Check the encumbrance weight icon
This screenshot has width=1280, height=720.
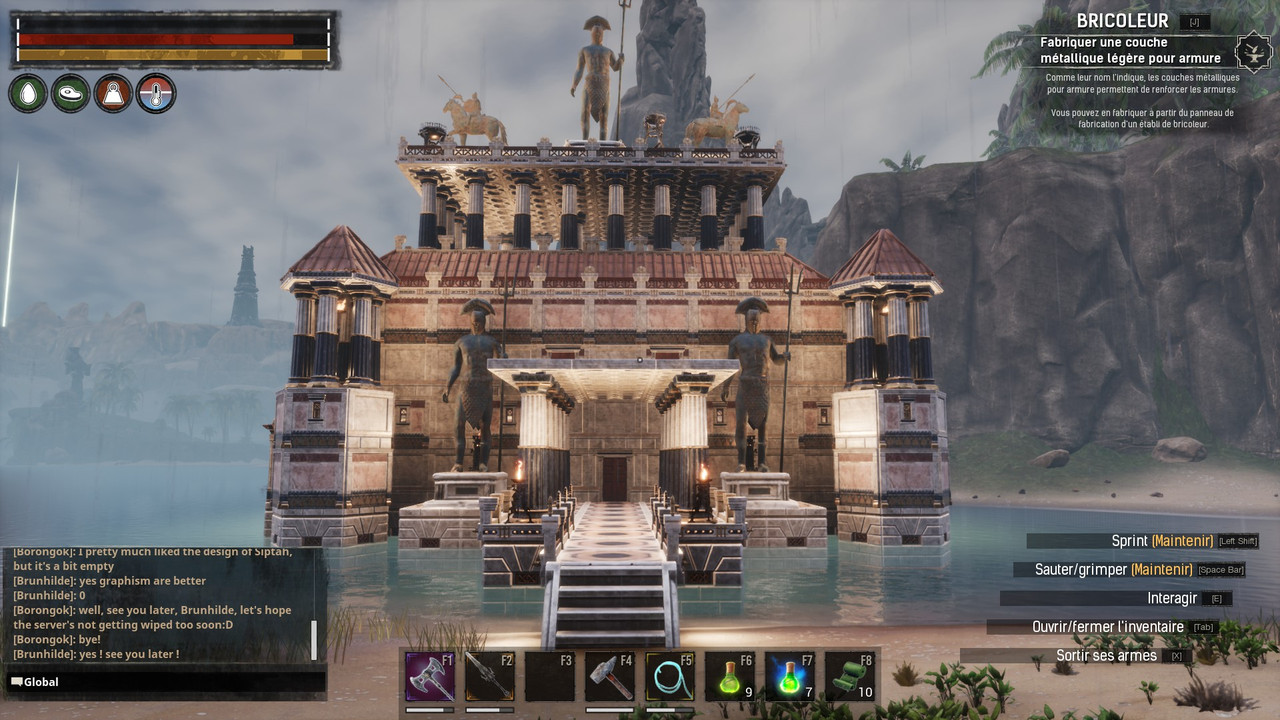pyautogui.click(x=113, y=93)
